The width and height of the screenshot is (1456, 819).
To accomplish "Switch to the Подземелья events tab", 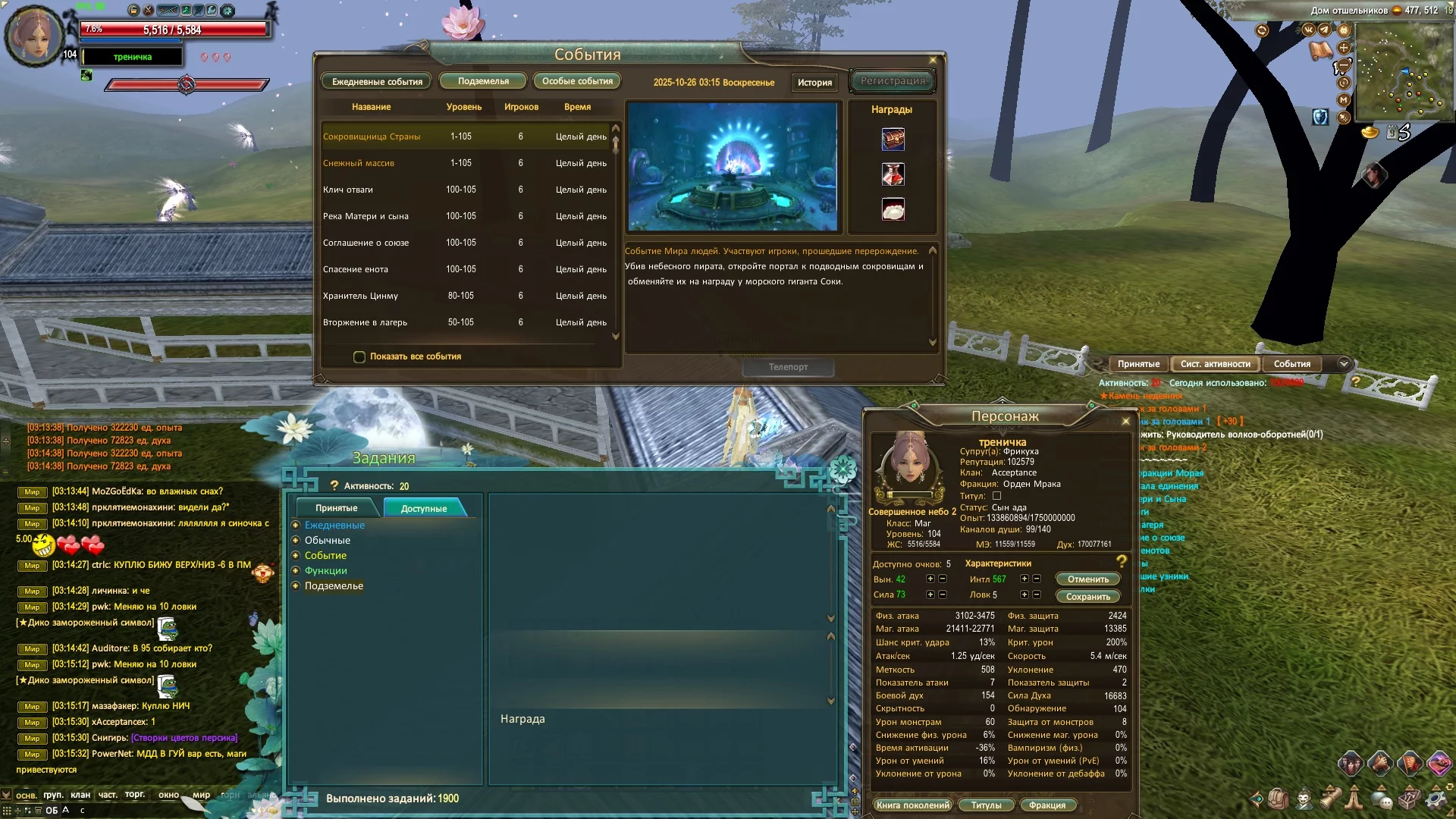I will tap(483, 81).
